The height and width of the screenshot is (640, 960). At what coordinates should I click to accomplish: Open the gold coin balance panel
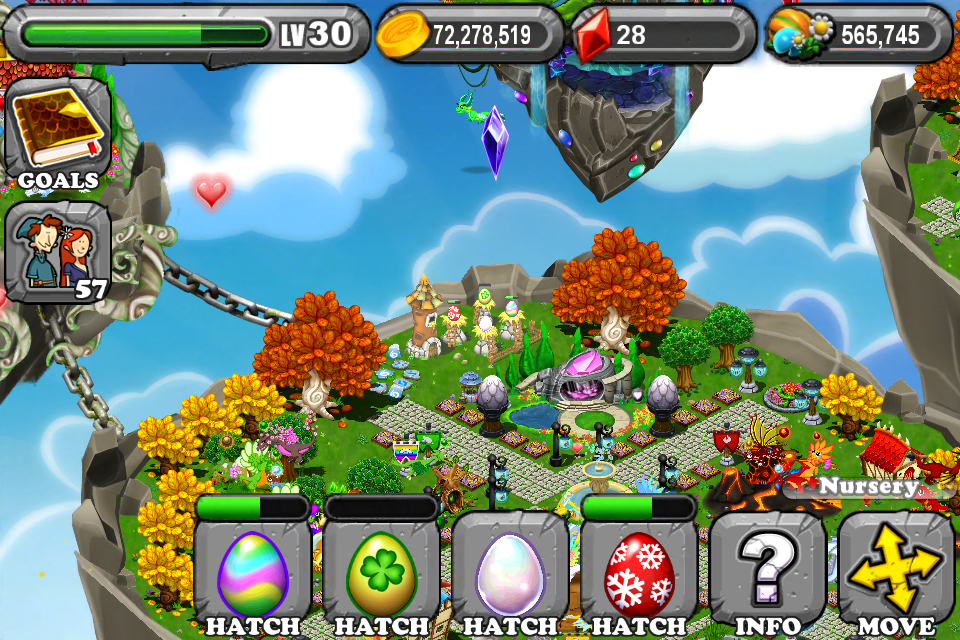(x=470, y=35)
